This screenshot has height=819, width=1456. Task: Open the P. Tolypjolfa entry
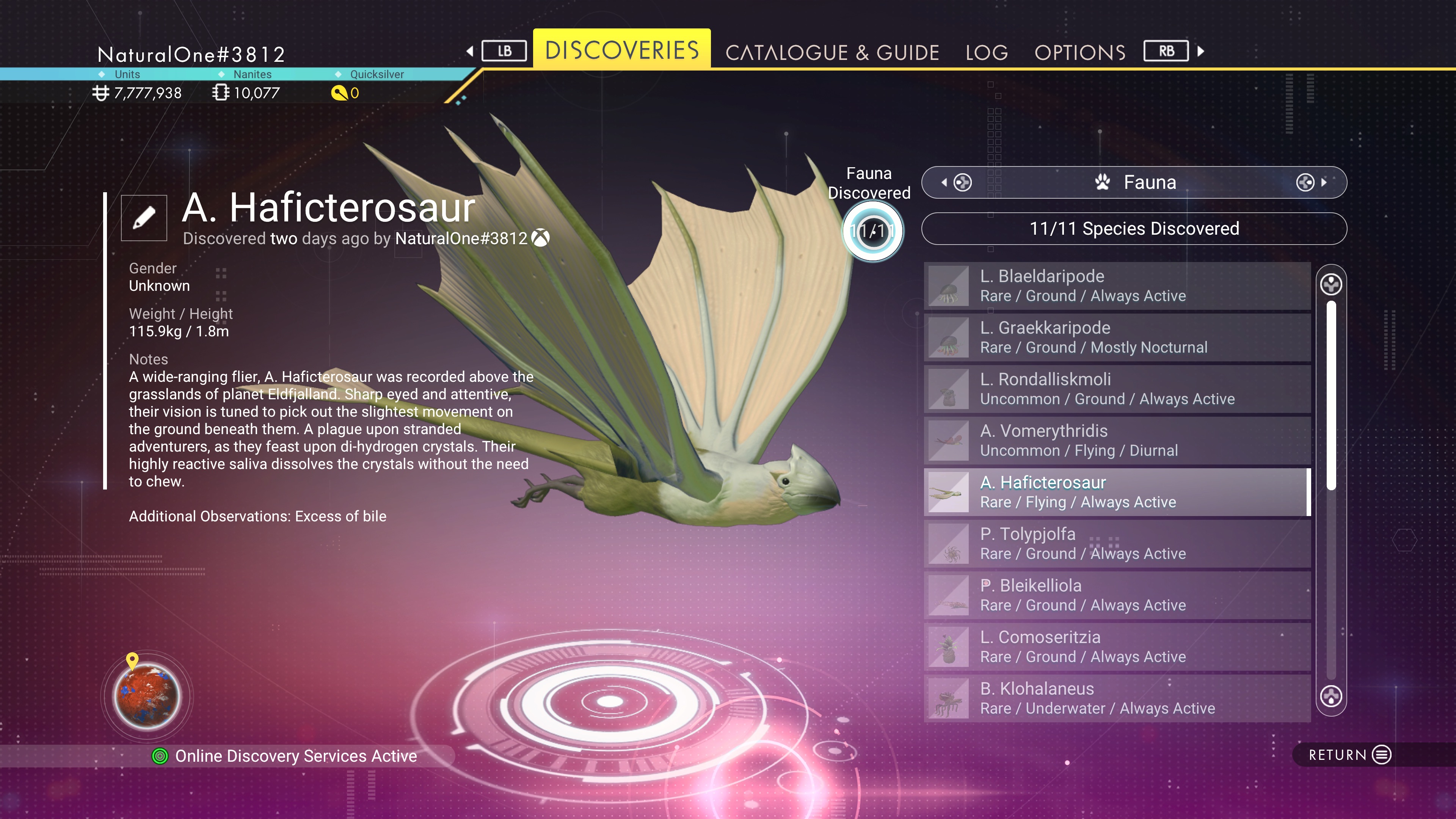tap(1117, 543)
